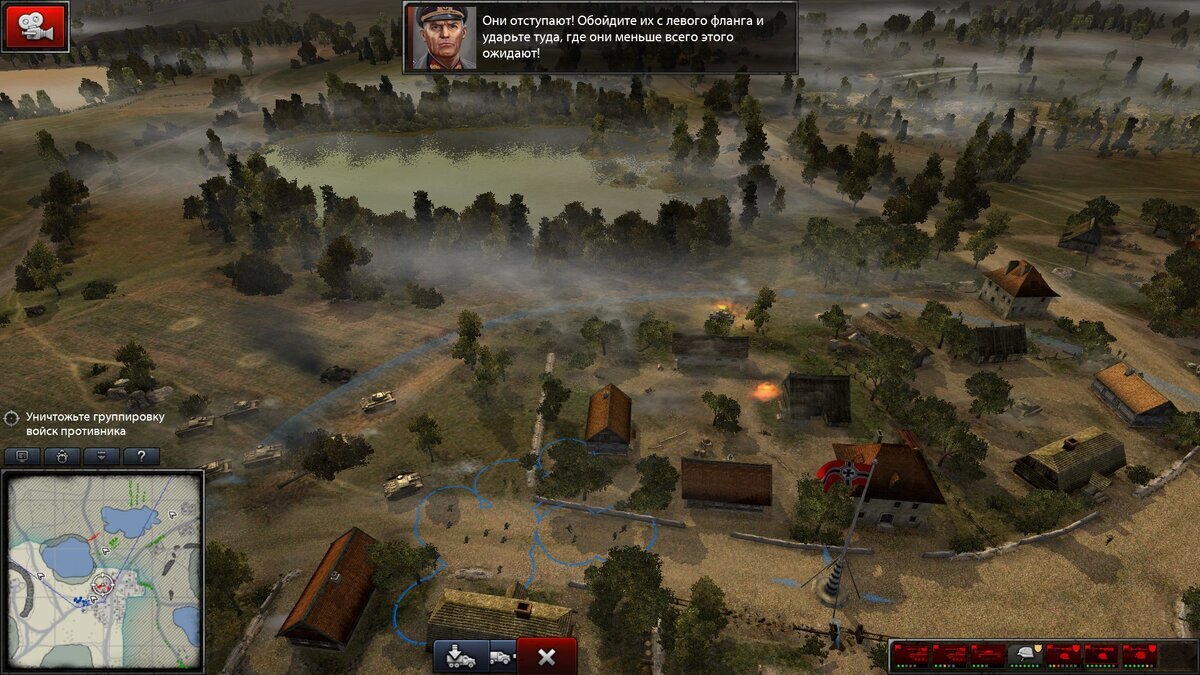Click the commander portrait in the message box

point(440,38)
